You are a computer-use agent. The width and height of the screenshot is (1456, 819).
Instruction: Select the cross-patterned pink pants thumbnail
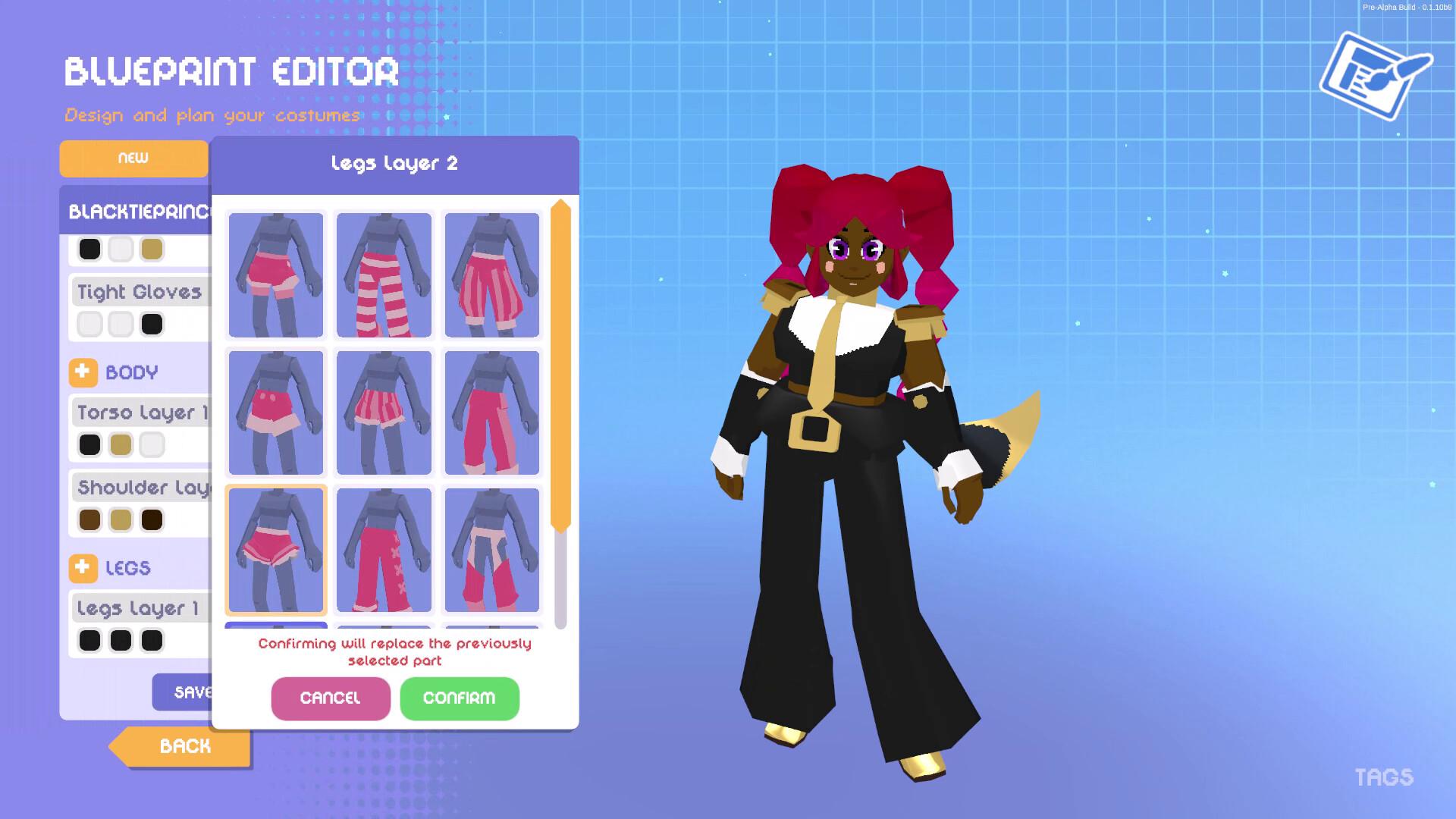[x=384, y=549]
